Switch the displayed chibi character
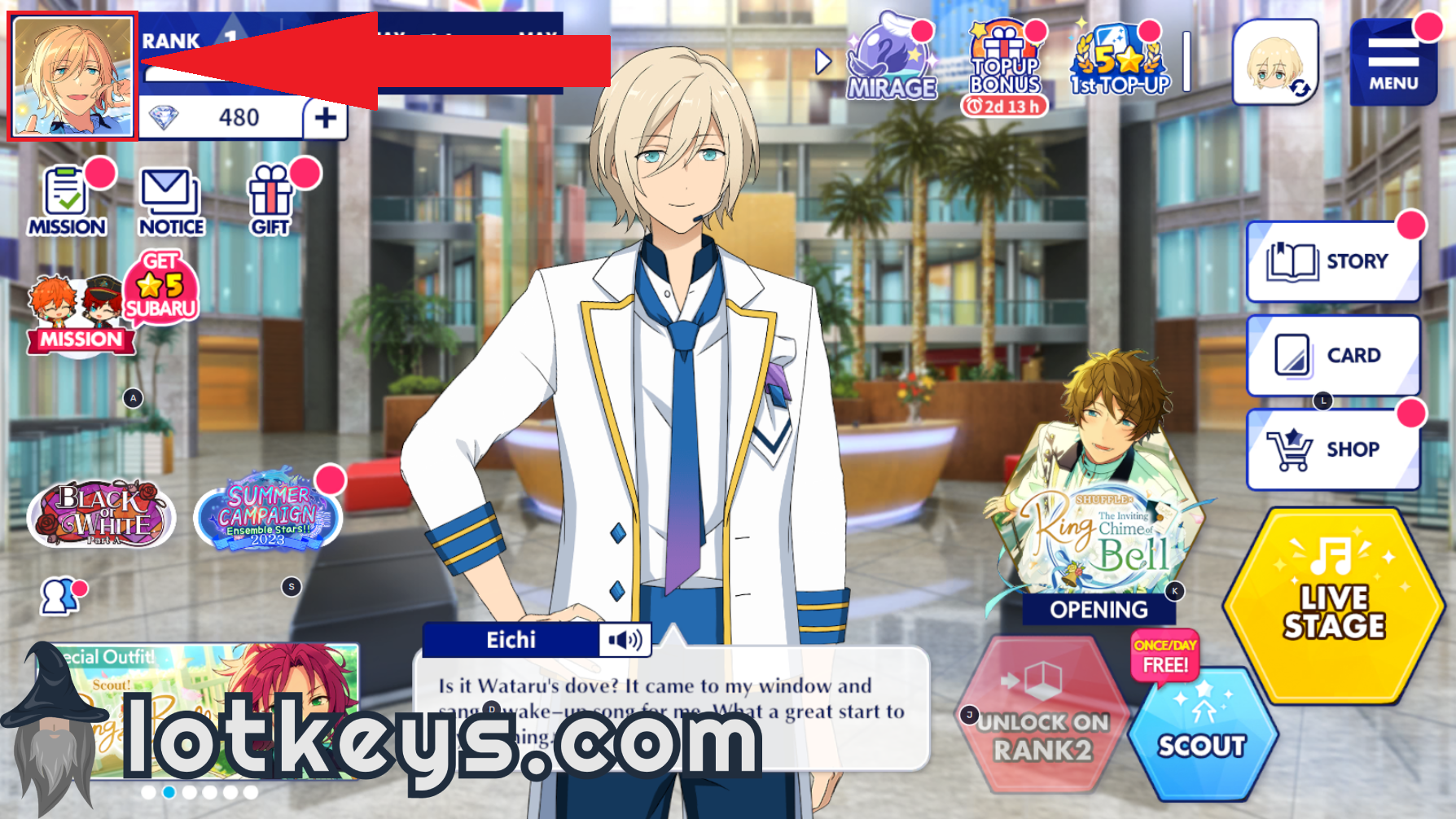This screenshot has width=1456, height=819. click(1275, 64)
